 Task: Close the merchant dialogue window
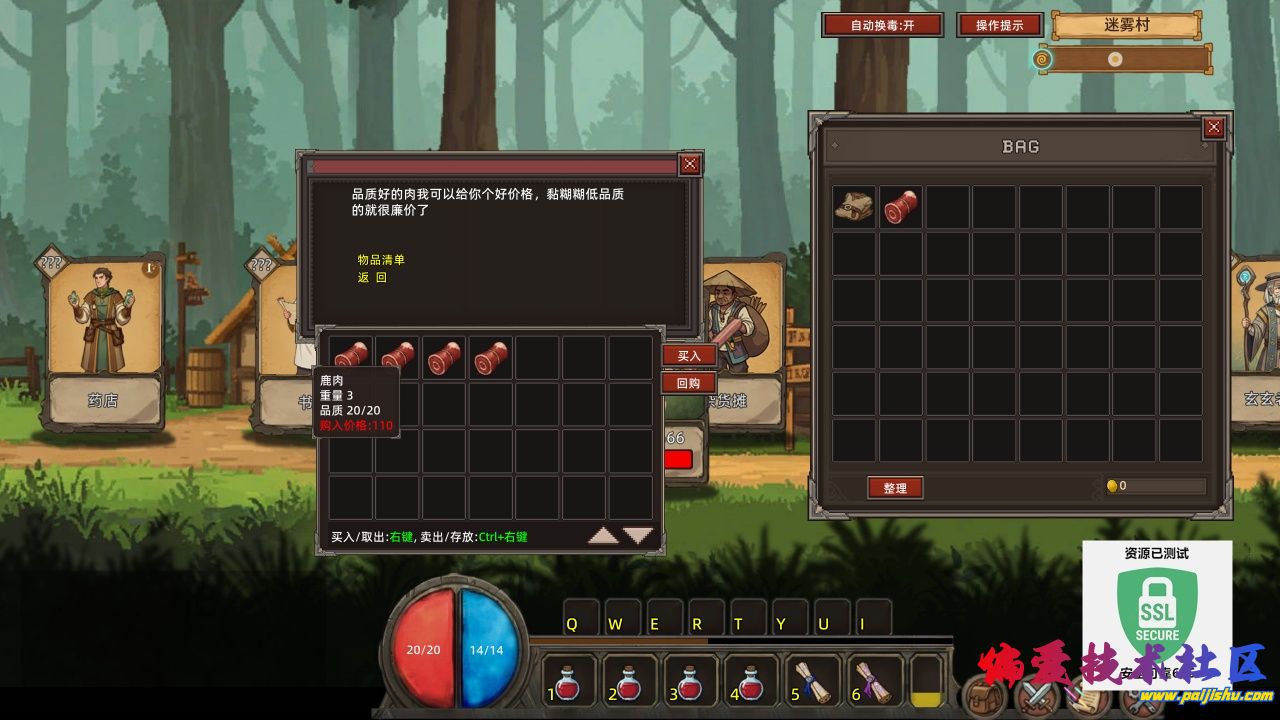[690, 165]
